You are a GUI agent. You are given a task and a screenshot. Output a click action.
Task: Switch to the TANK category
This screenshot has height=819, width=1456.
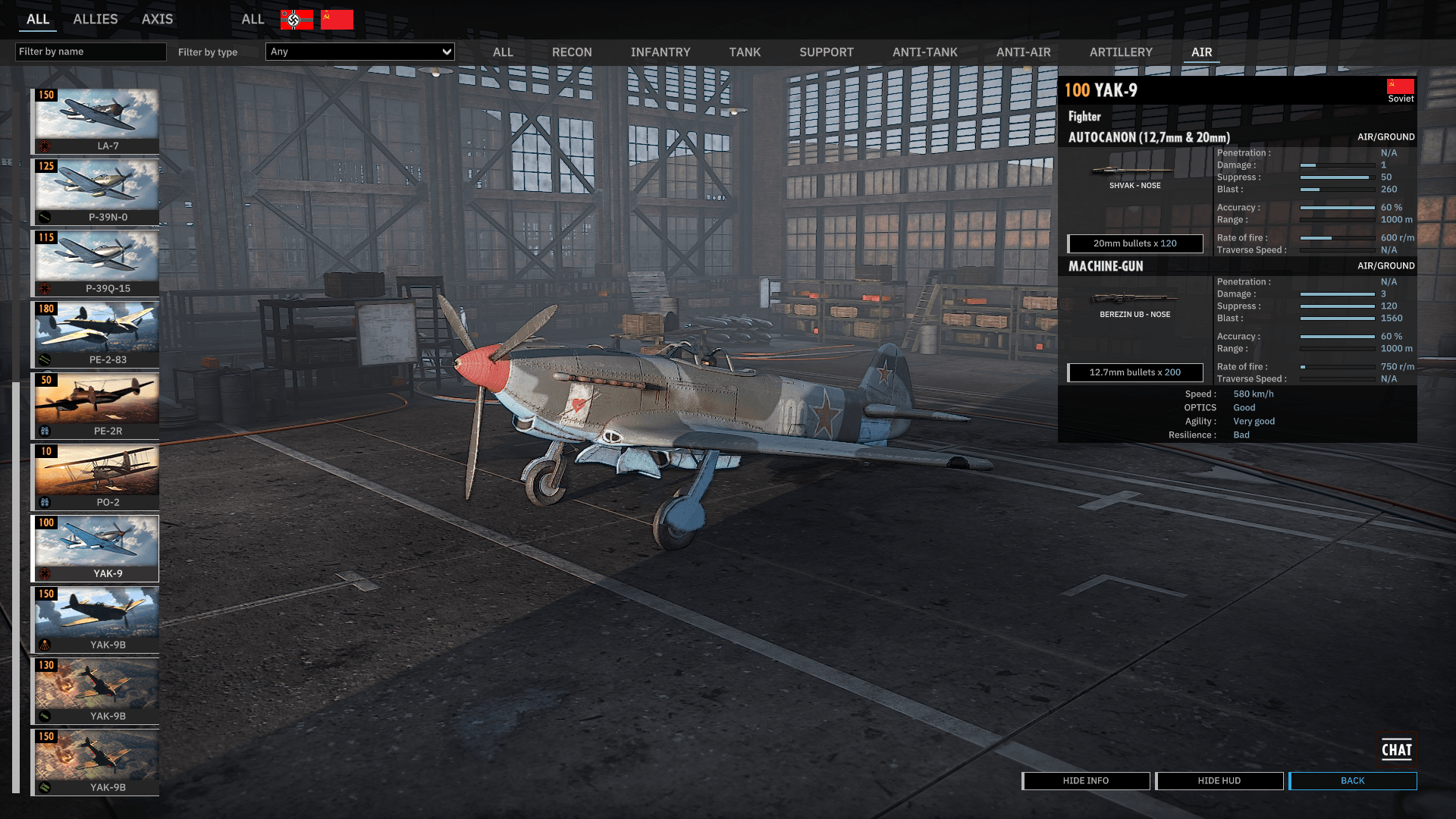tap(745, 52)
